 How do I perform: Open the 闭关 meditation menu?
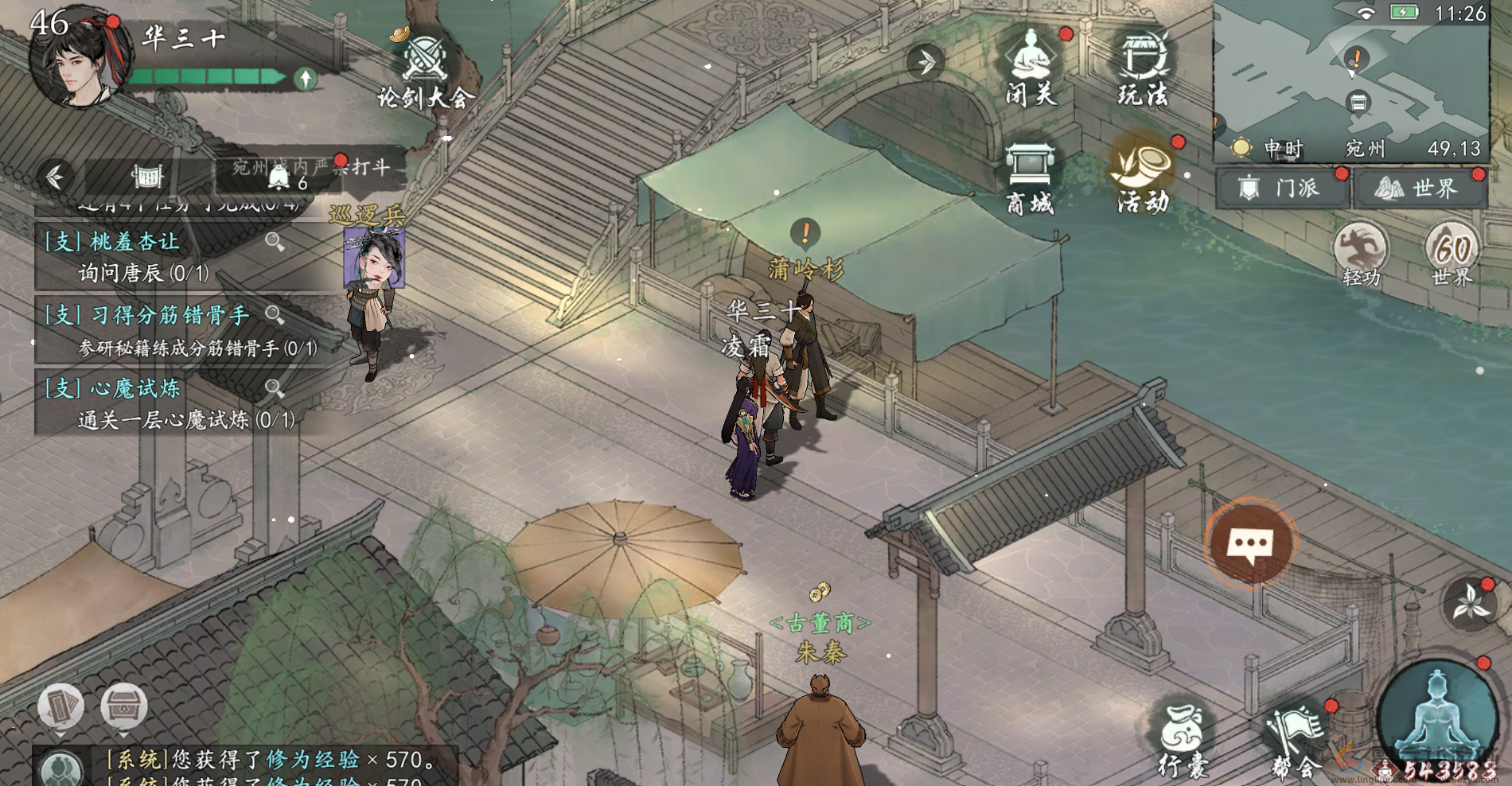(1031, 68)
